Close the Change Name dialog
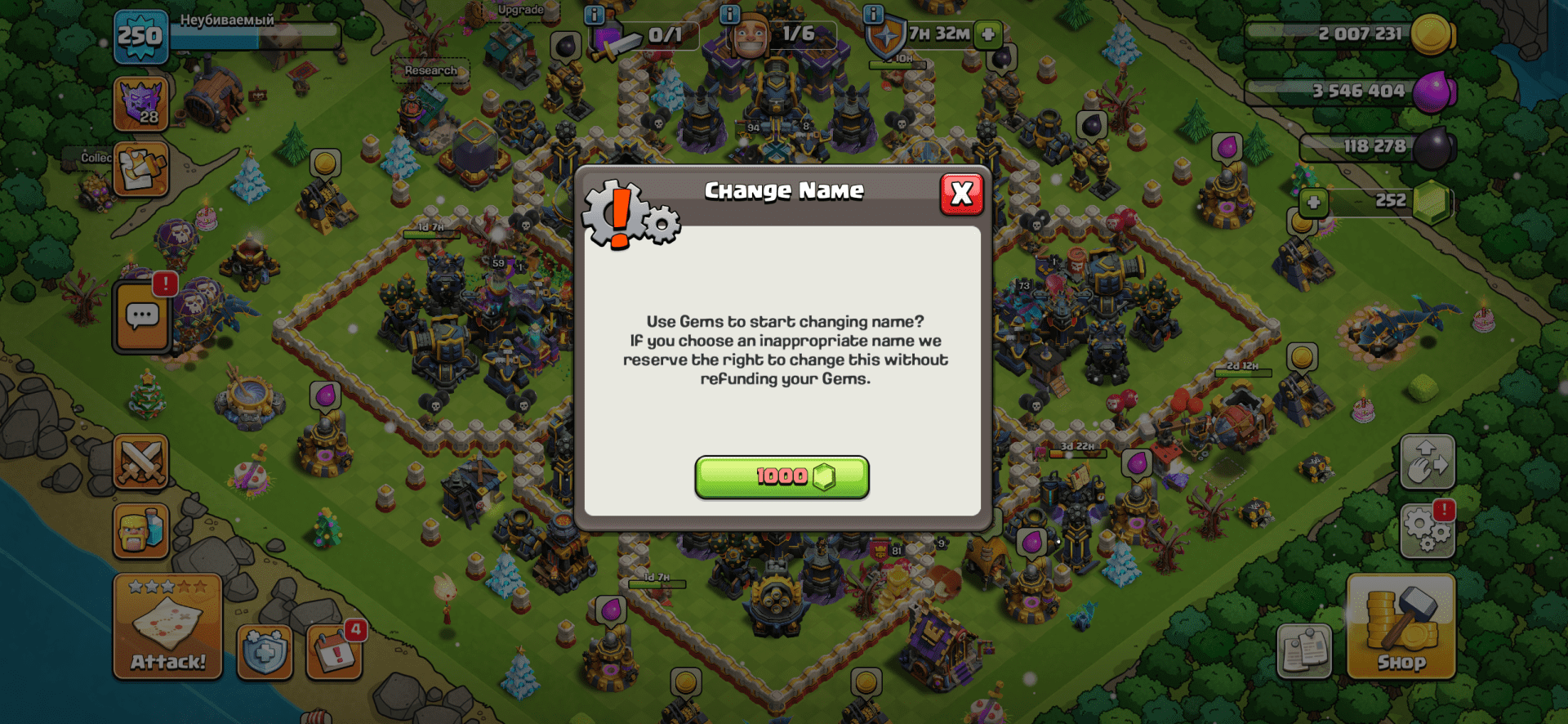This screenshot has width=1568, height=724. tap(961, 194)
